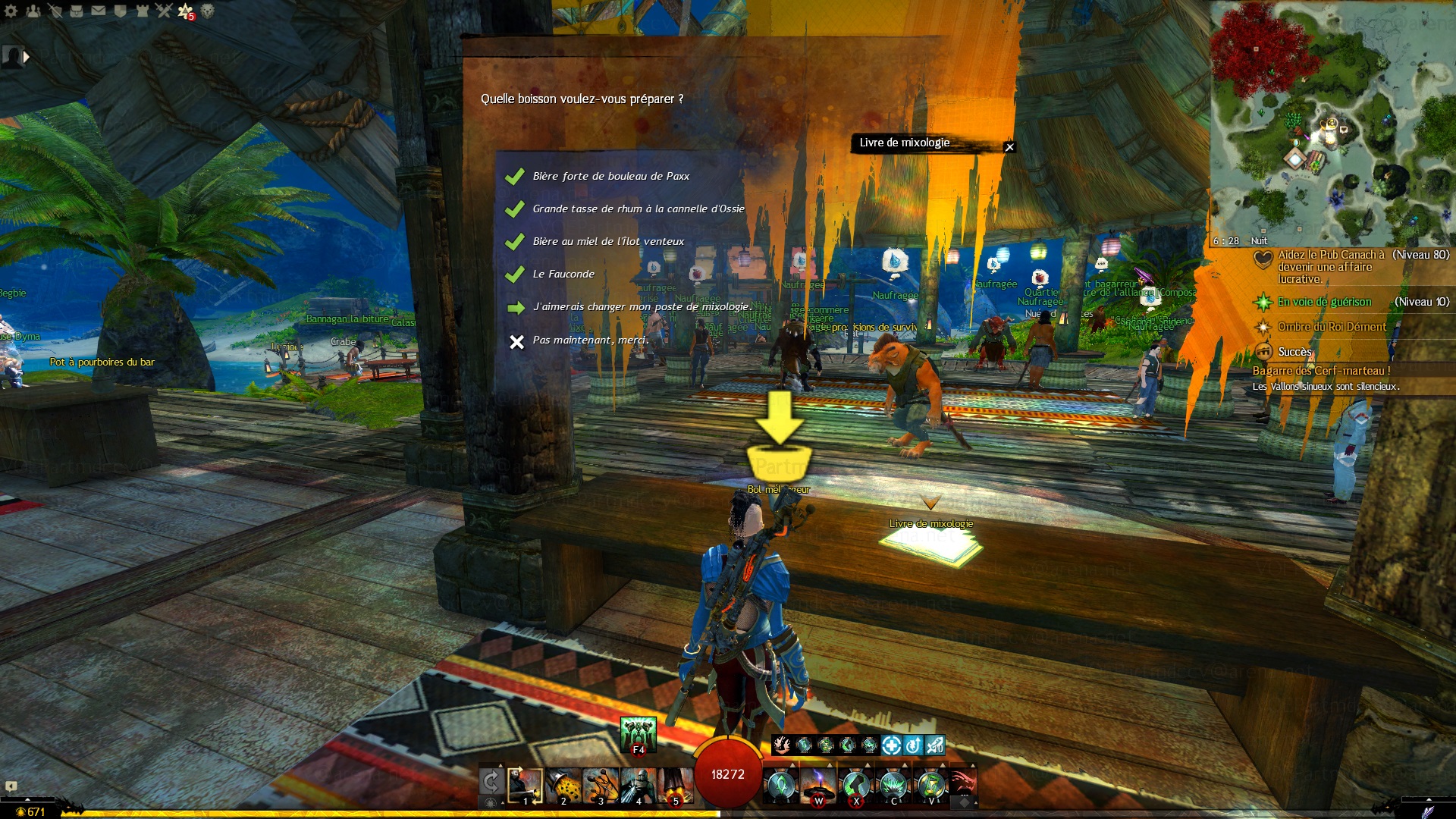Open the crossed swords PvP panel
Viewport: 1456px width, 819px height.
[x=164, y=11]
